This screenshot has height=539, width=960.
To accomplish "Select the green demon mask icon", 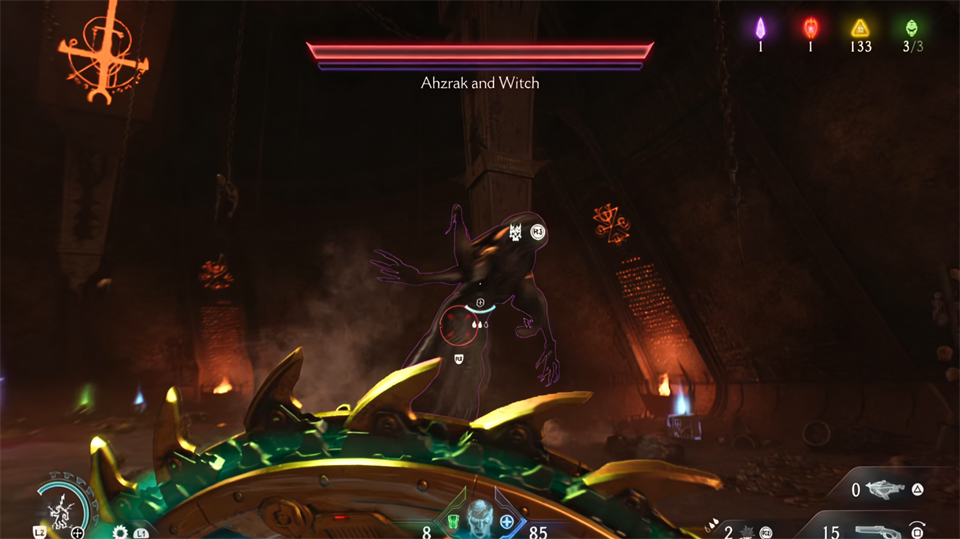I will click(910, 27).
